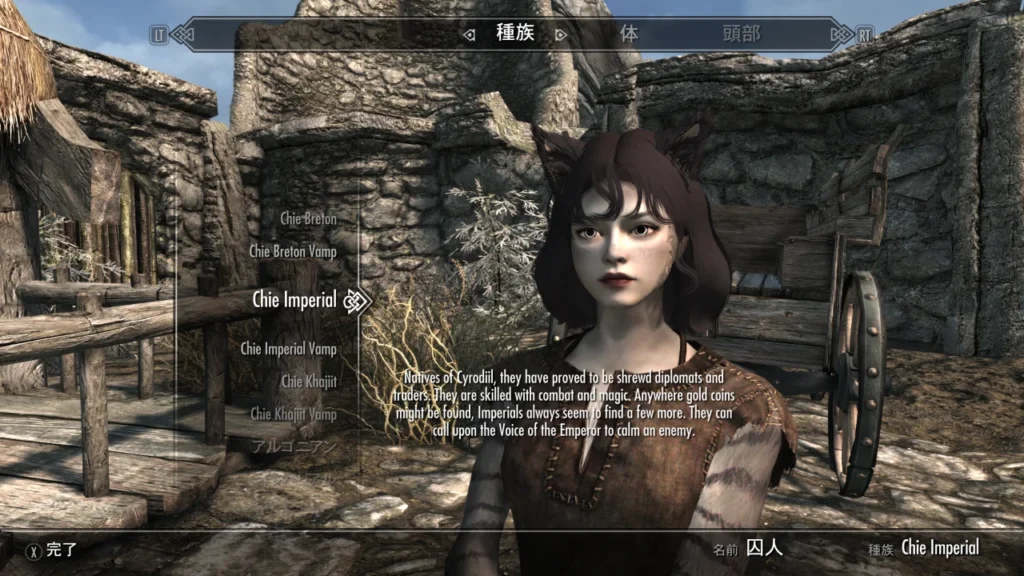
Task: Select Chie Khajiit Vamp in race list
Action: (293, 413)
